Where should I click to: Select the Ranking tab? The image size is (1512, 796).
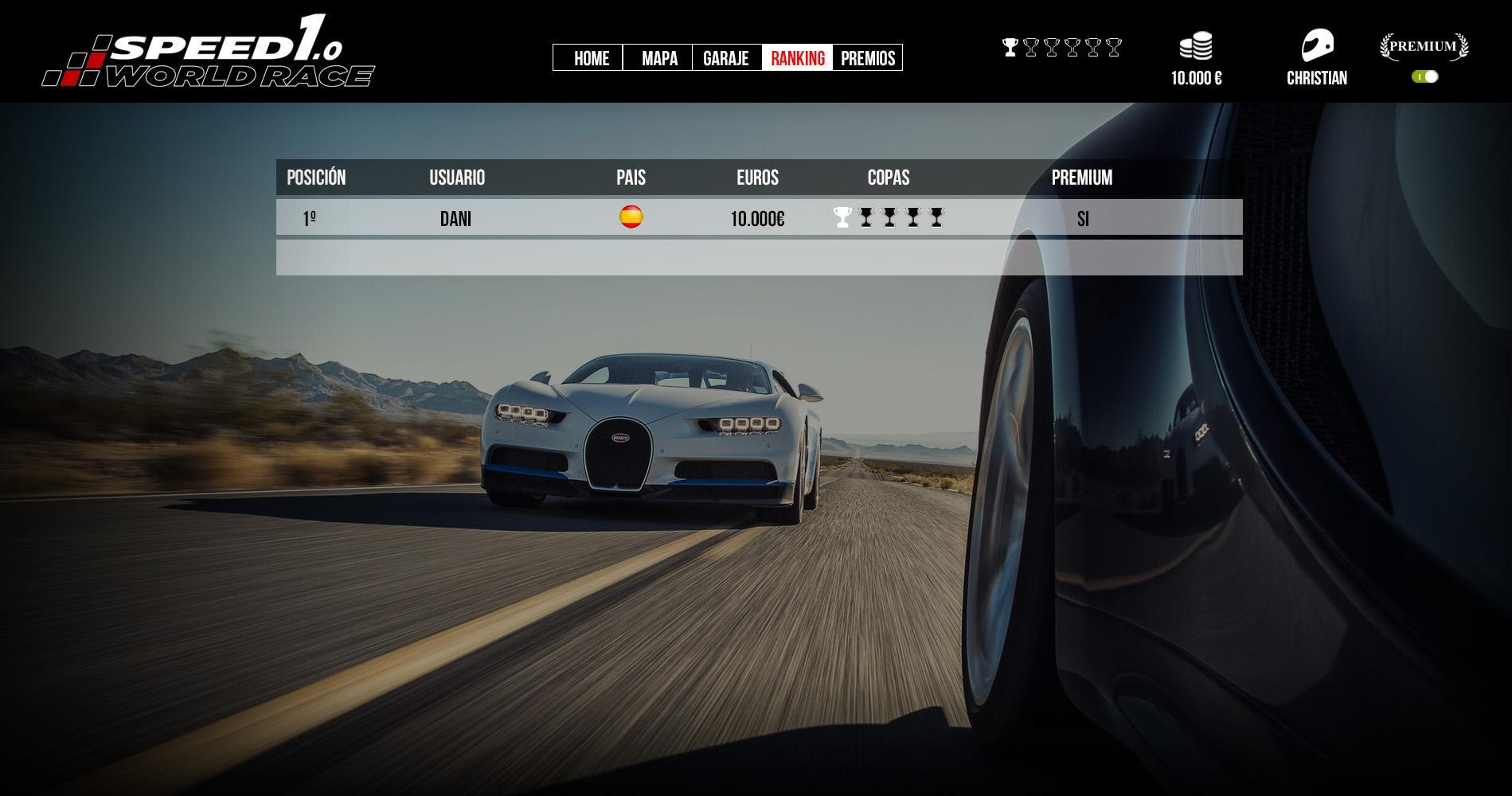tap(797, 58)
